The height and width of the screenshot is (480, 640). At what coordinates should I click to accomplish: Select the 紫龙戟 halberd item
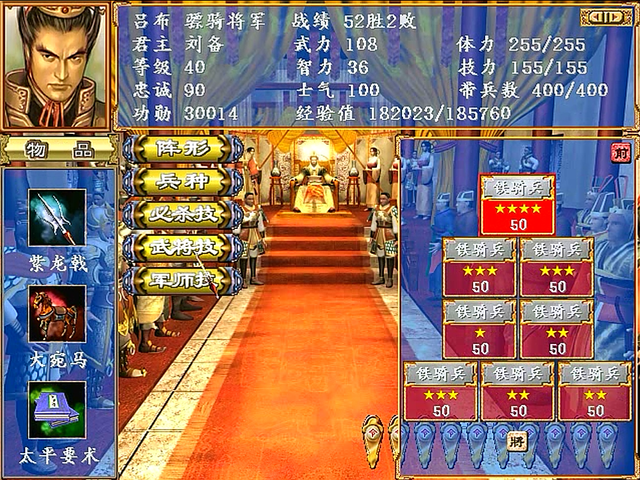point(56,218)
